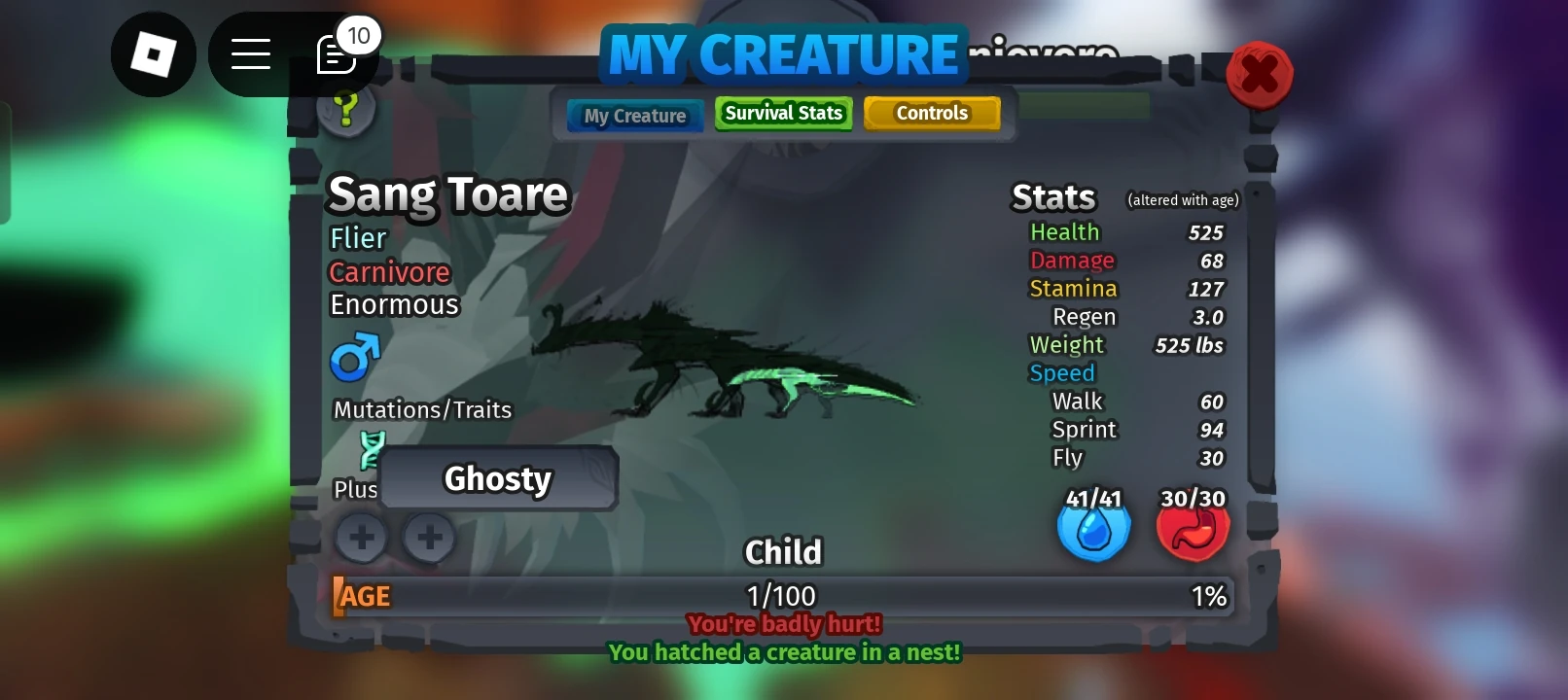Click the water droplet thirst icon
1568x700 pixels.
pos(1093,528)
